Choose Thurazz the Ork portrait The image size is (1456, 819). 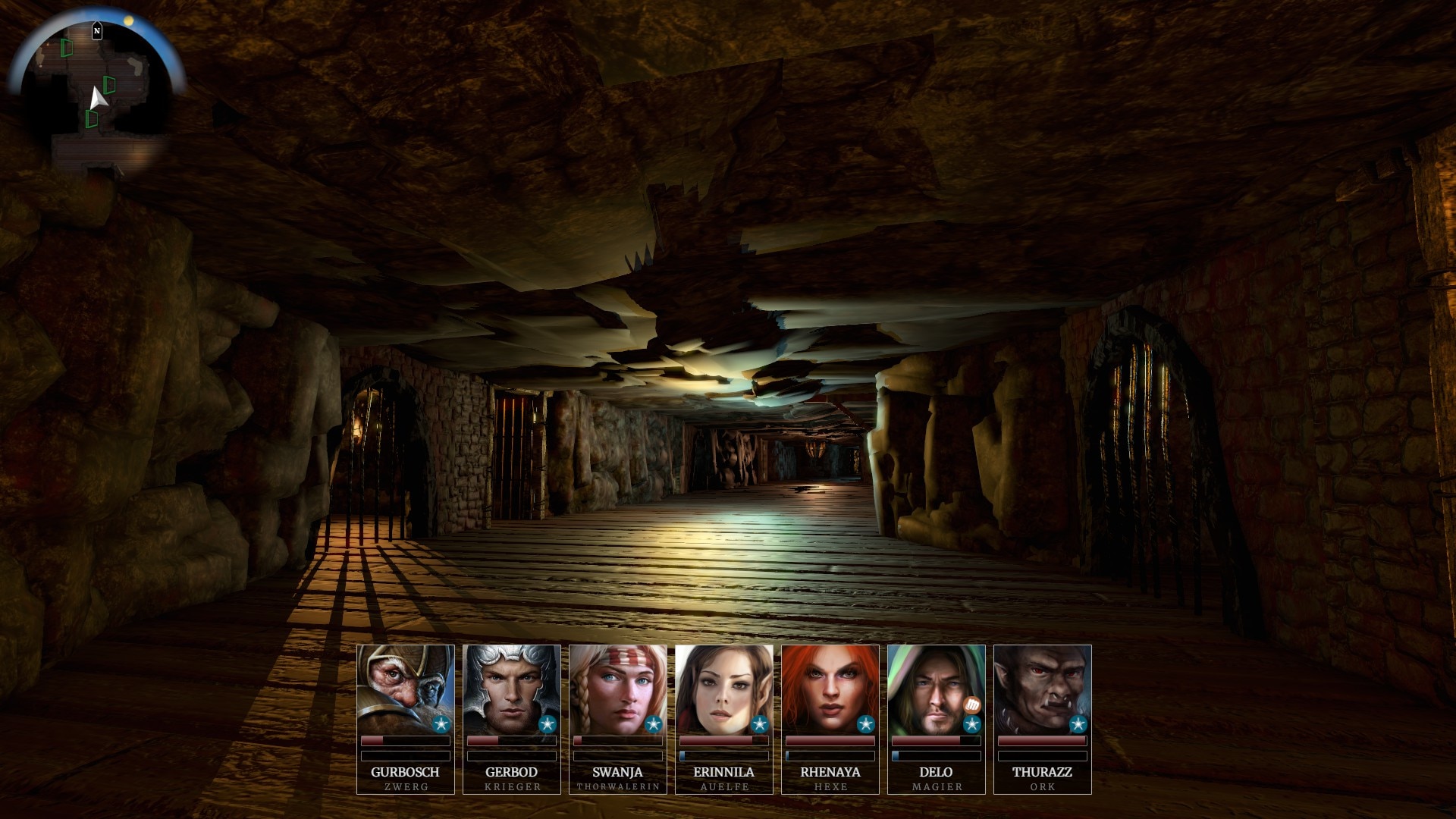click(x=1042, y=689)
